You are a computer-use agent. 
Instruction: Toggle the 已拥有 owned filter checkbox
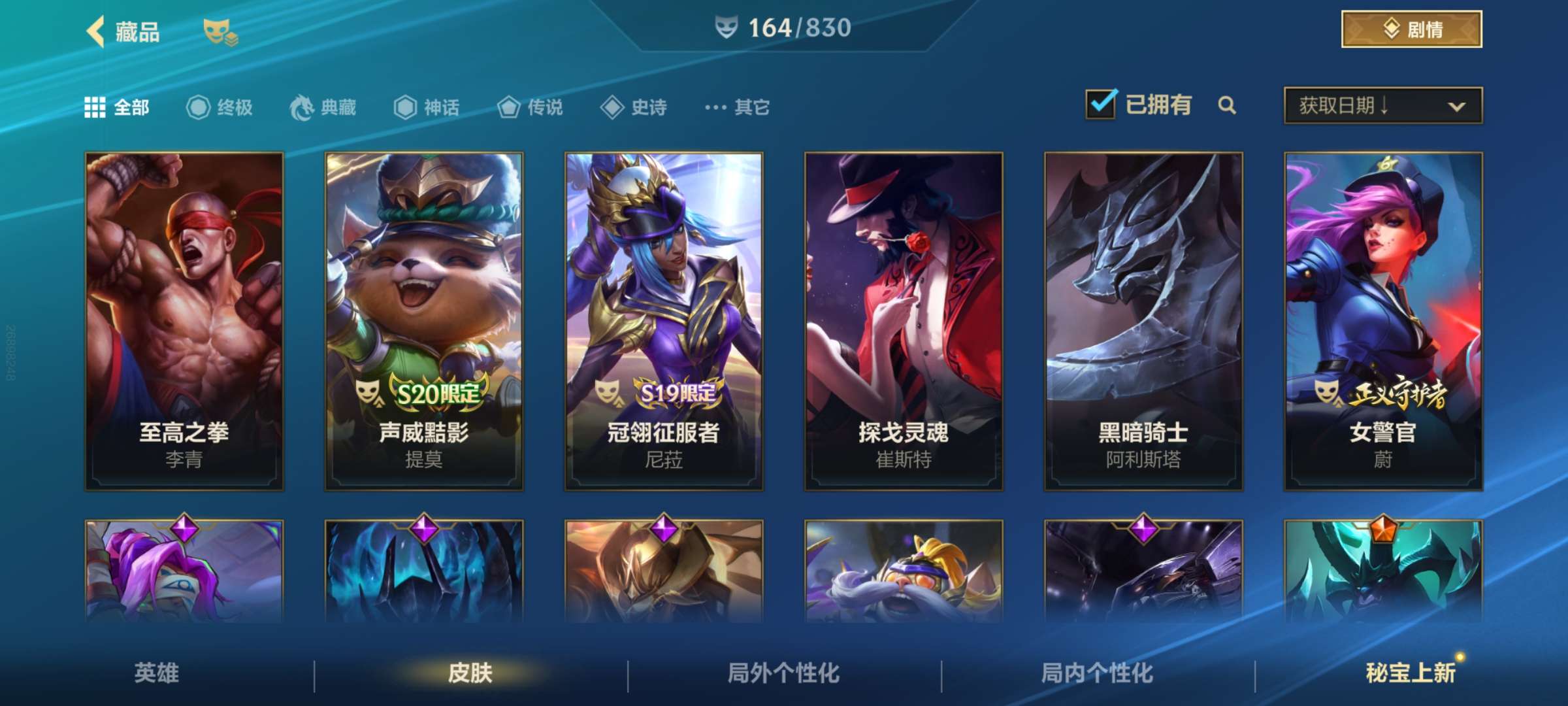pyautogui.click(x=1103, y=103)
